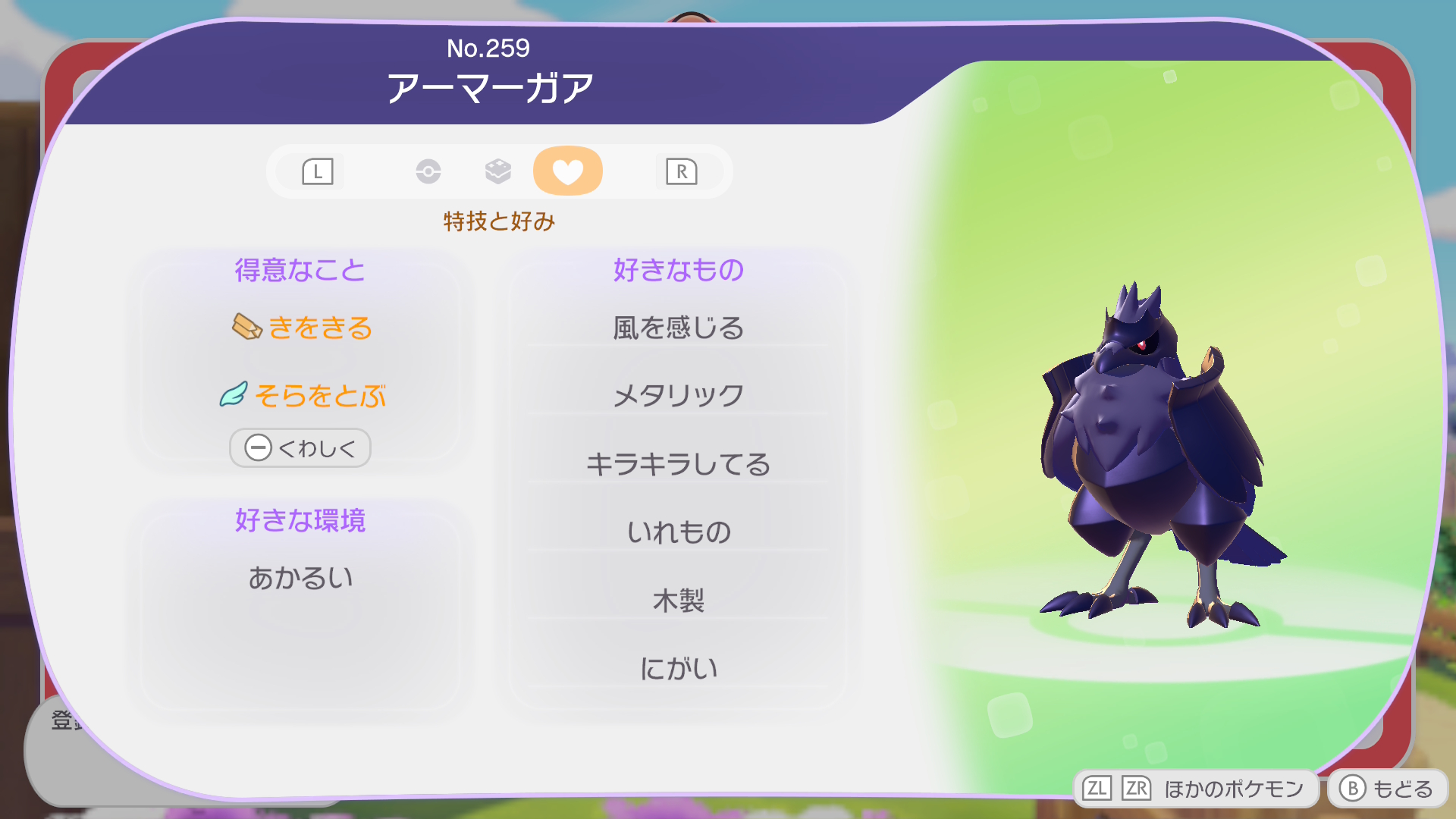Select the きをきる specialty

pos(303,328)
